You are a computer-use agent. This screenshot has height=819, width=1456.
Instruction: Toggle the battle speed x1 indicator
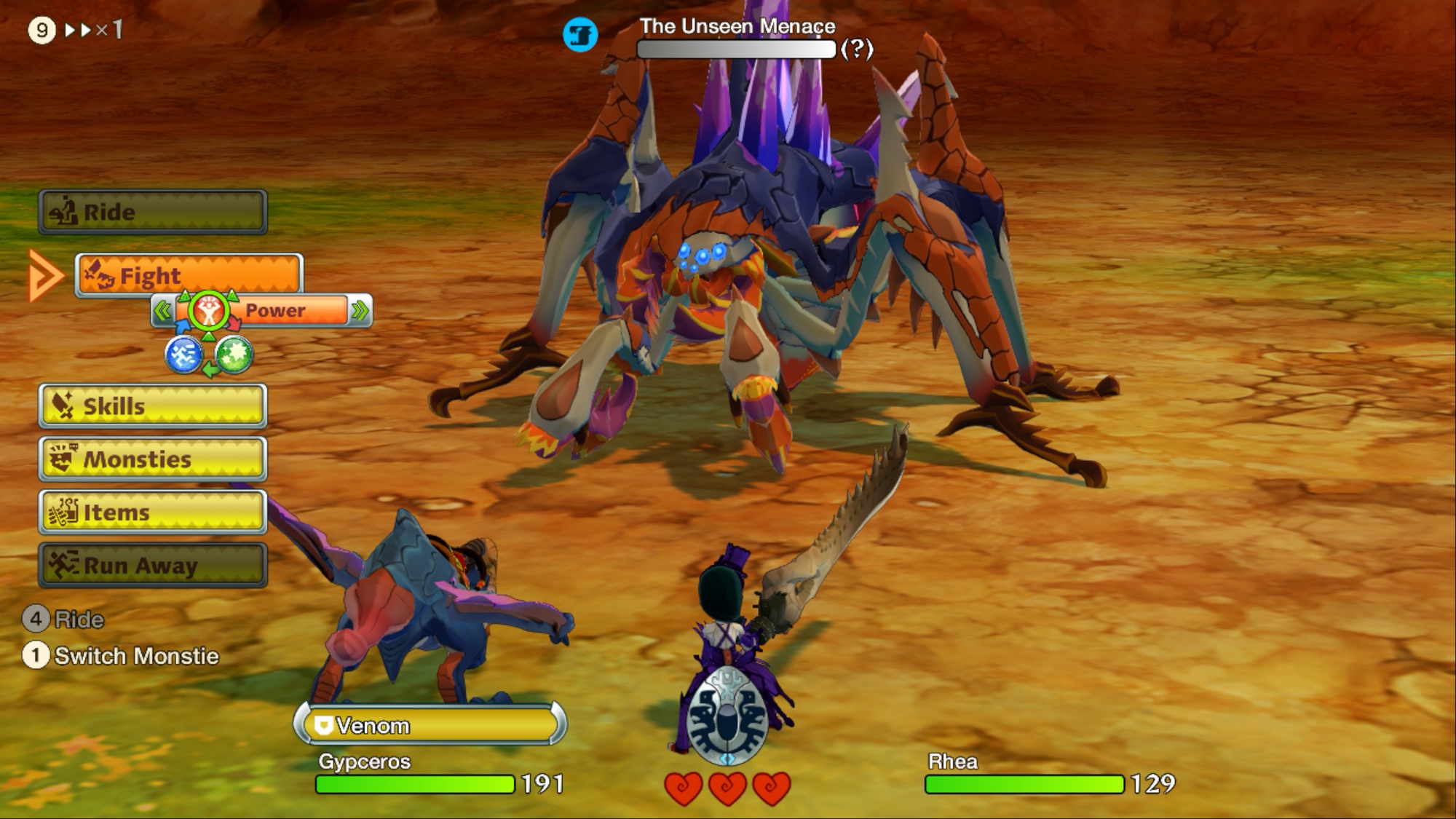click(93, 30)
